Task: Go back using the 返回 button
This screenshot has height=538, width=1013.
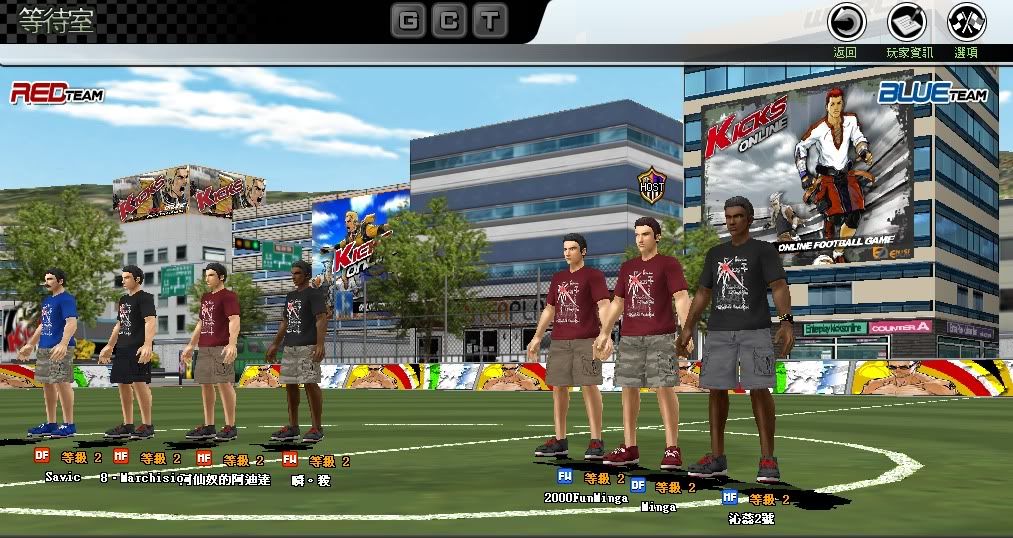Action: pyautogui.click(x=846, y=23)
